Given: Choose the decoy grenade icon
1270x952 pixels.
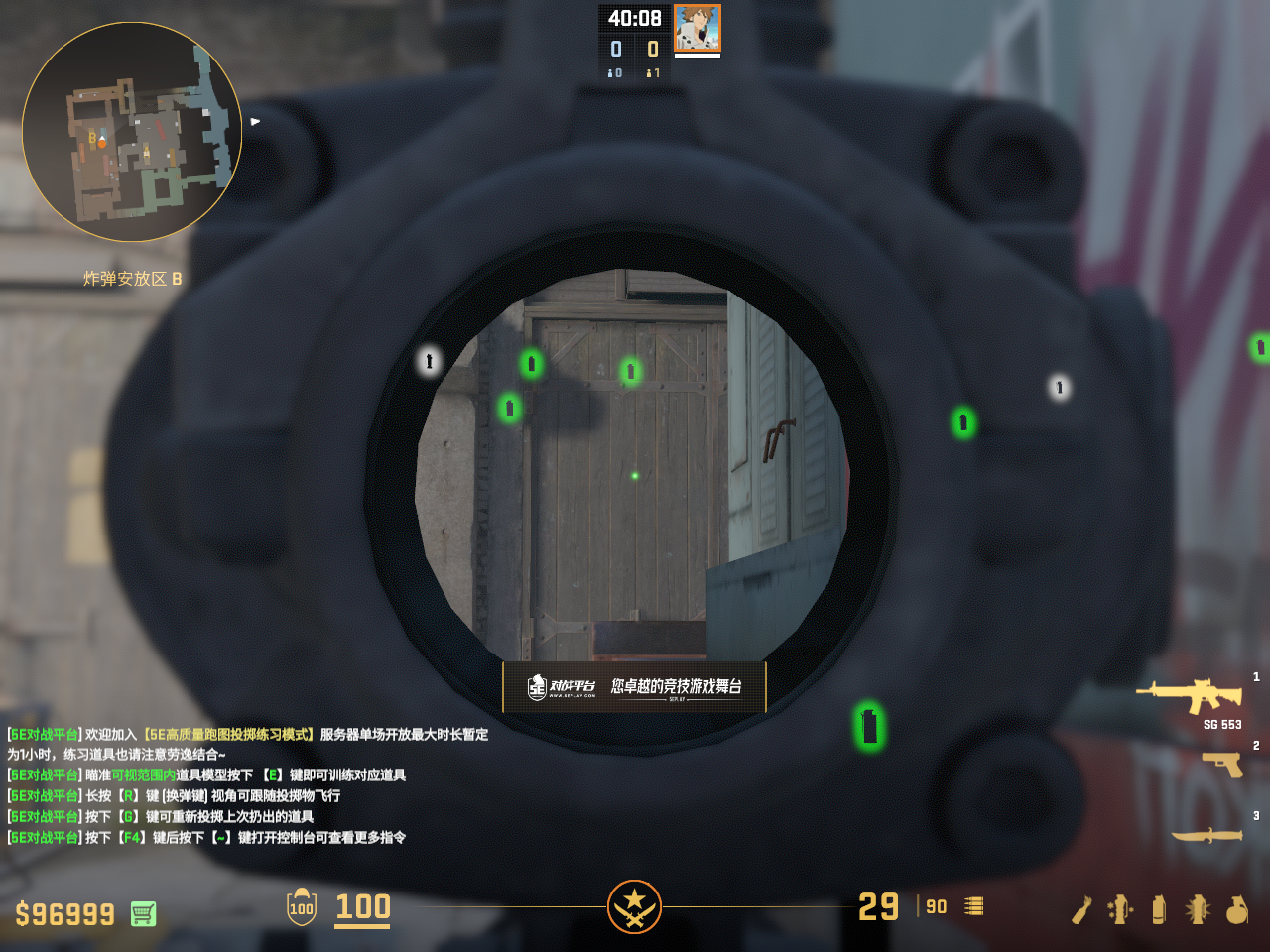Looking at the screenshot, I should pyautogui.click(x=1120, y=909).
